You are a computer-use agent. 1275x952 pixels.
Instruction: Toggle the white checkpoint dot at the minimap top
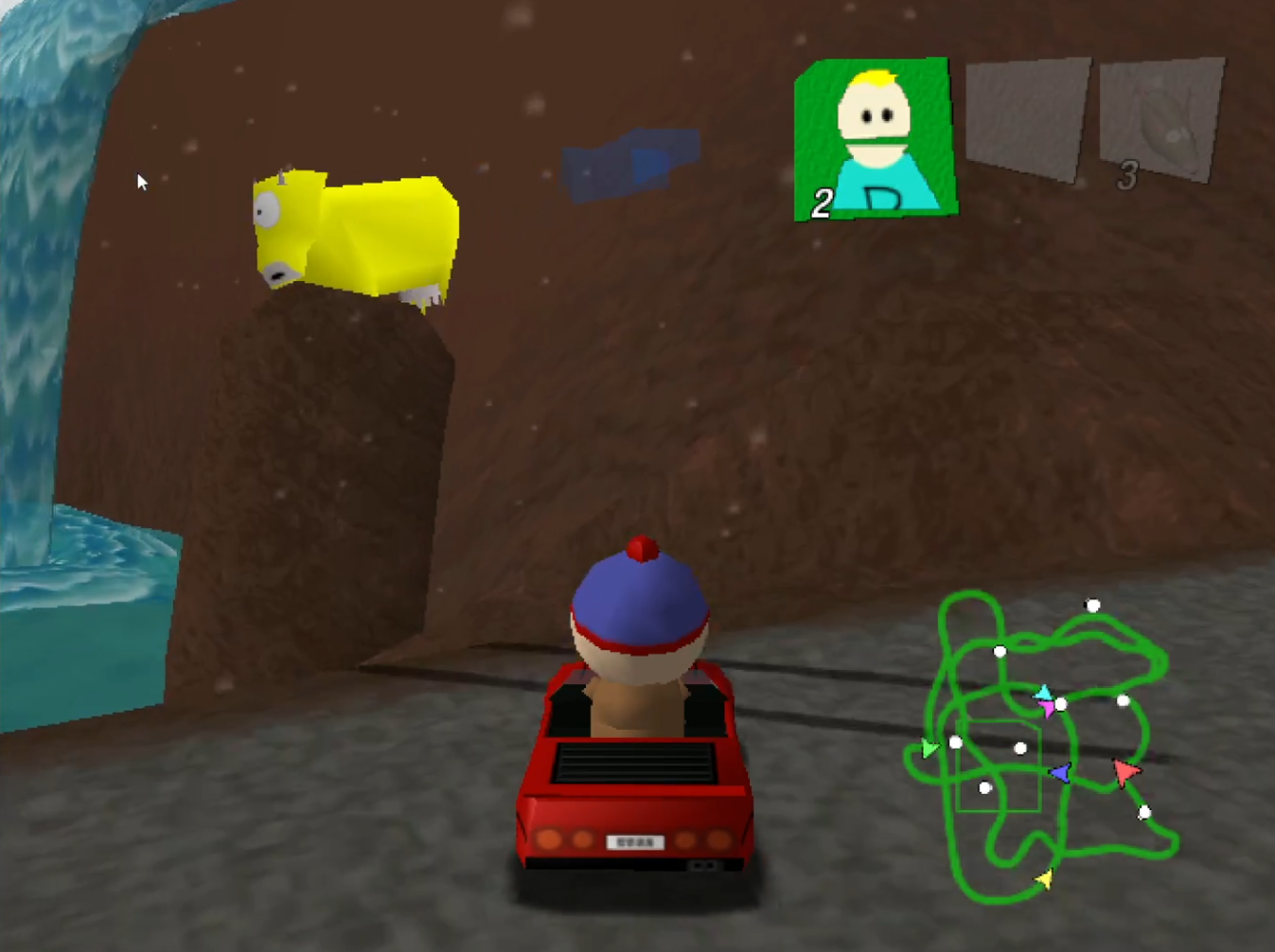click(x=1091, y=606)
